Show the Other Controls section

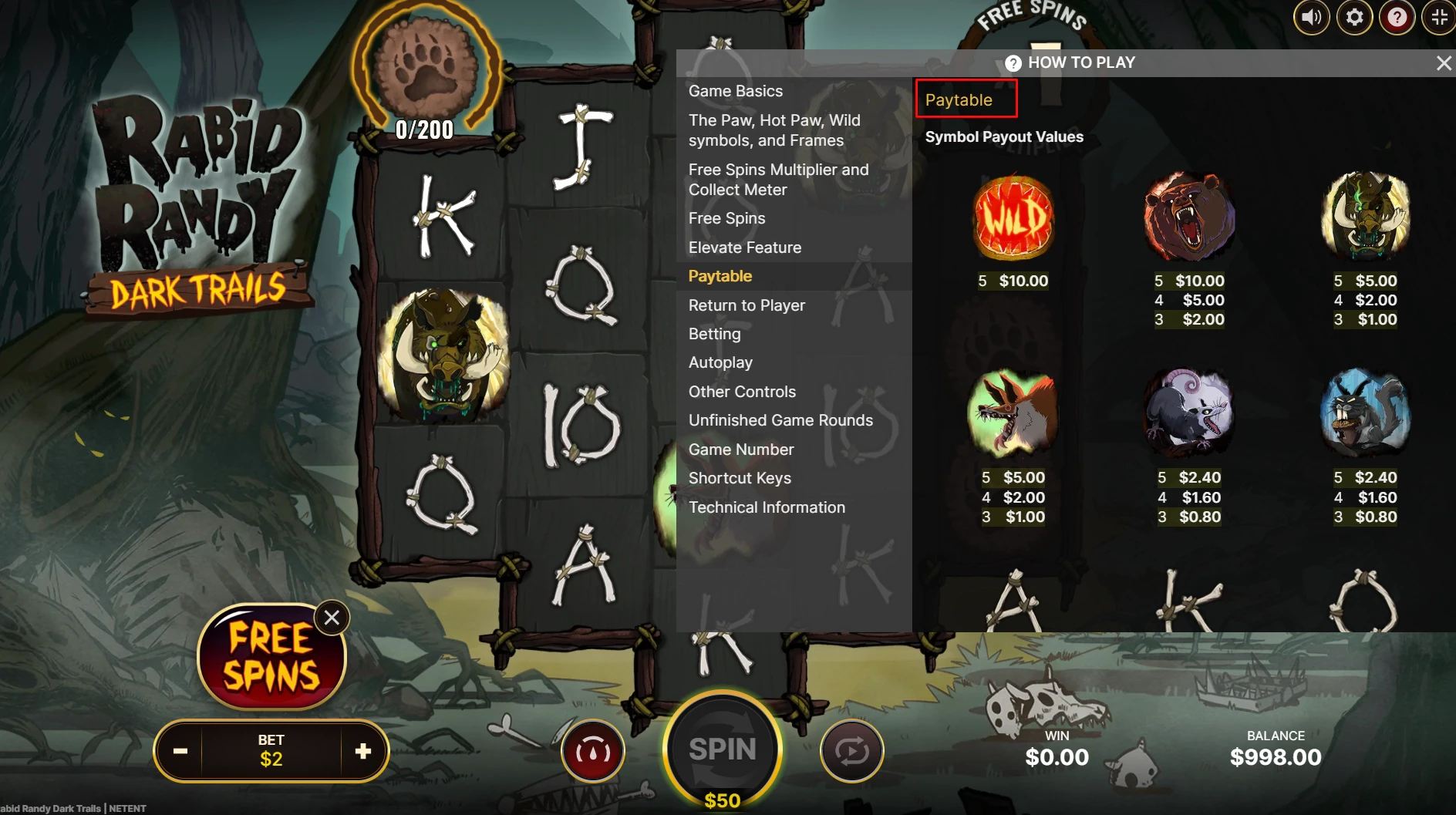pyautogui.click(x=742, y=392)
